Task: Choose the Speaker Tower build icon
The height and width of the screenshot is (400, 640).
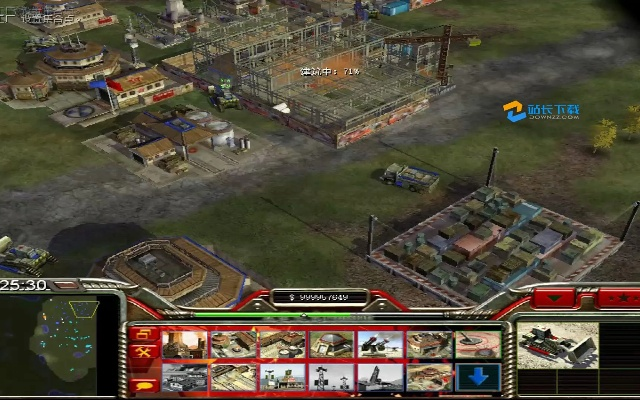Action: pyautogui.click(x=331, y=377)
